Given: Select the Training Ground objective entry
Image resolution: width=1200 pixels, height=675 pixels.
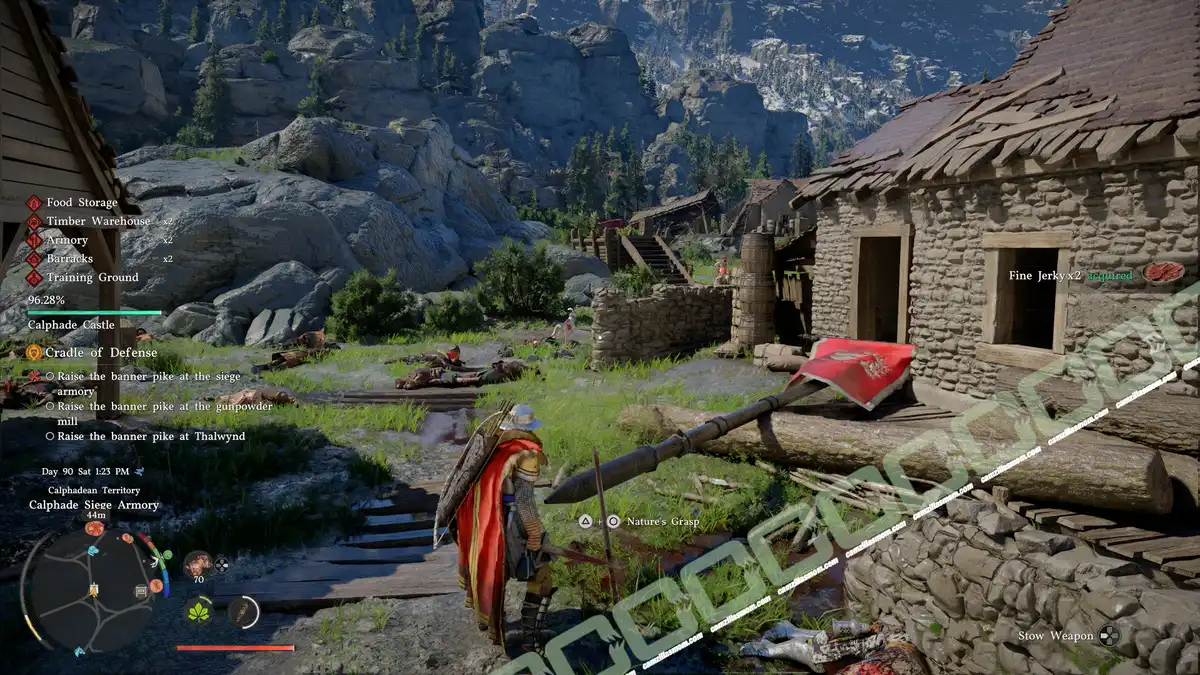Looking at the screenshot, I should tap(92, 278).
